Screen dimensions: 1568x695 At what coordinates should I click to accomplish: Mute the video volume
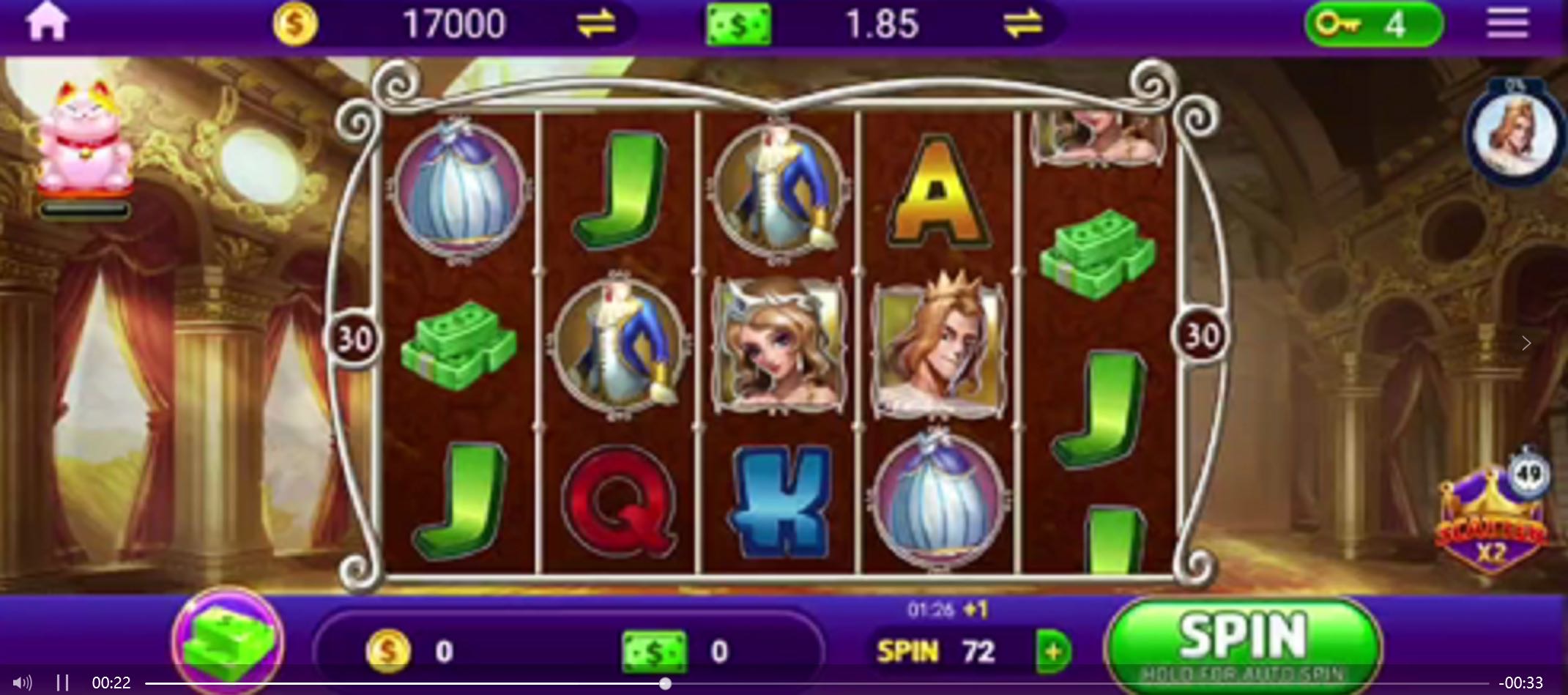tap(22, 683)
